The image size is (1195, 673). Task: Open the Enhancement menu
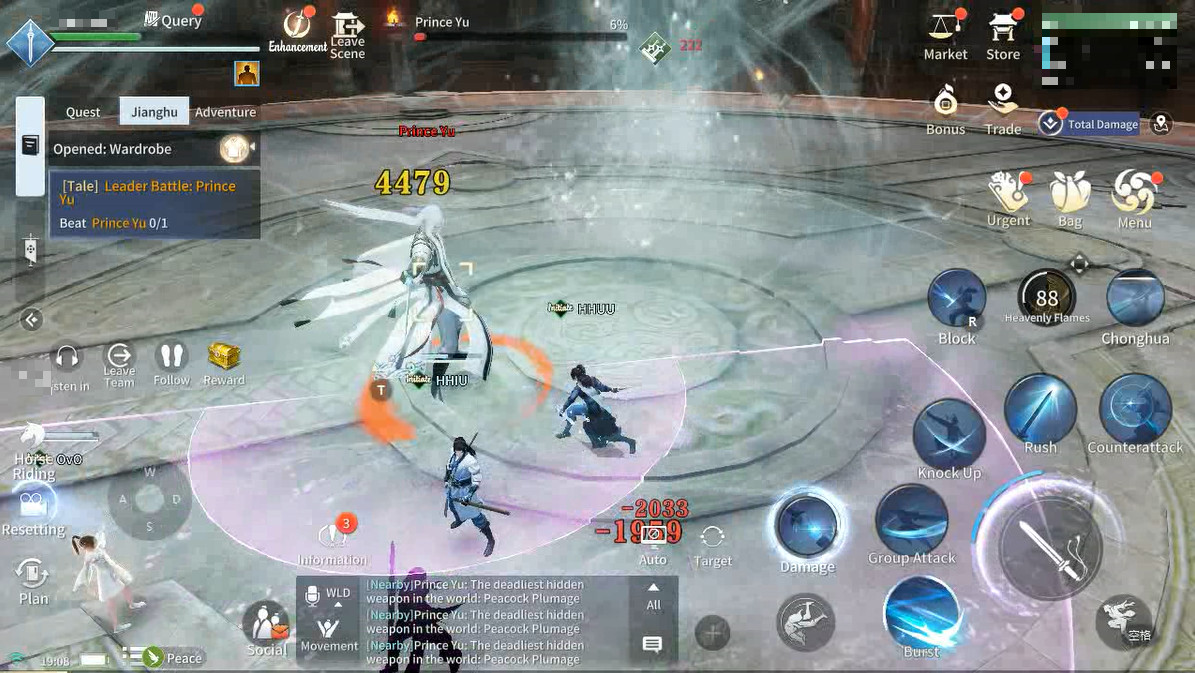[x=298, y=32]
